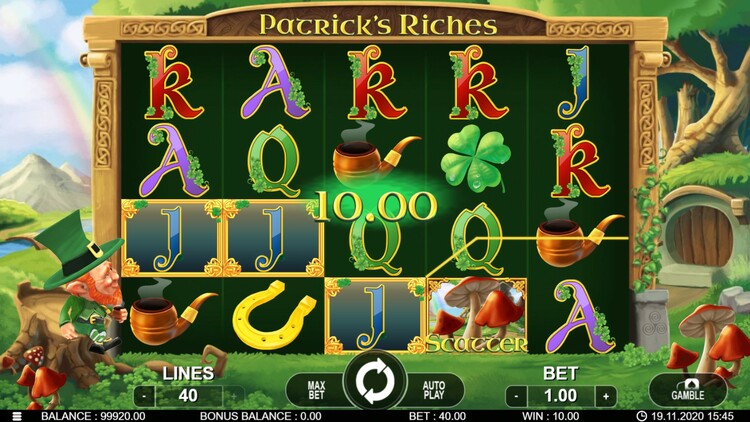This screenshot has width=750, height=422.
Task: Increase the bet amount with plus
Action: point(605,395)
